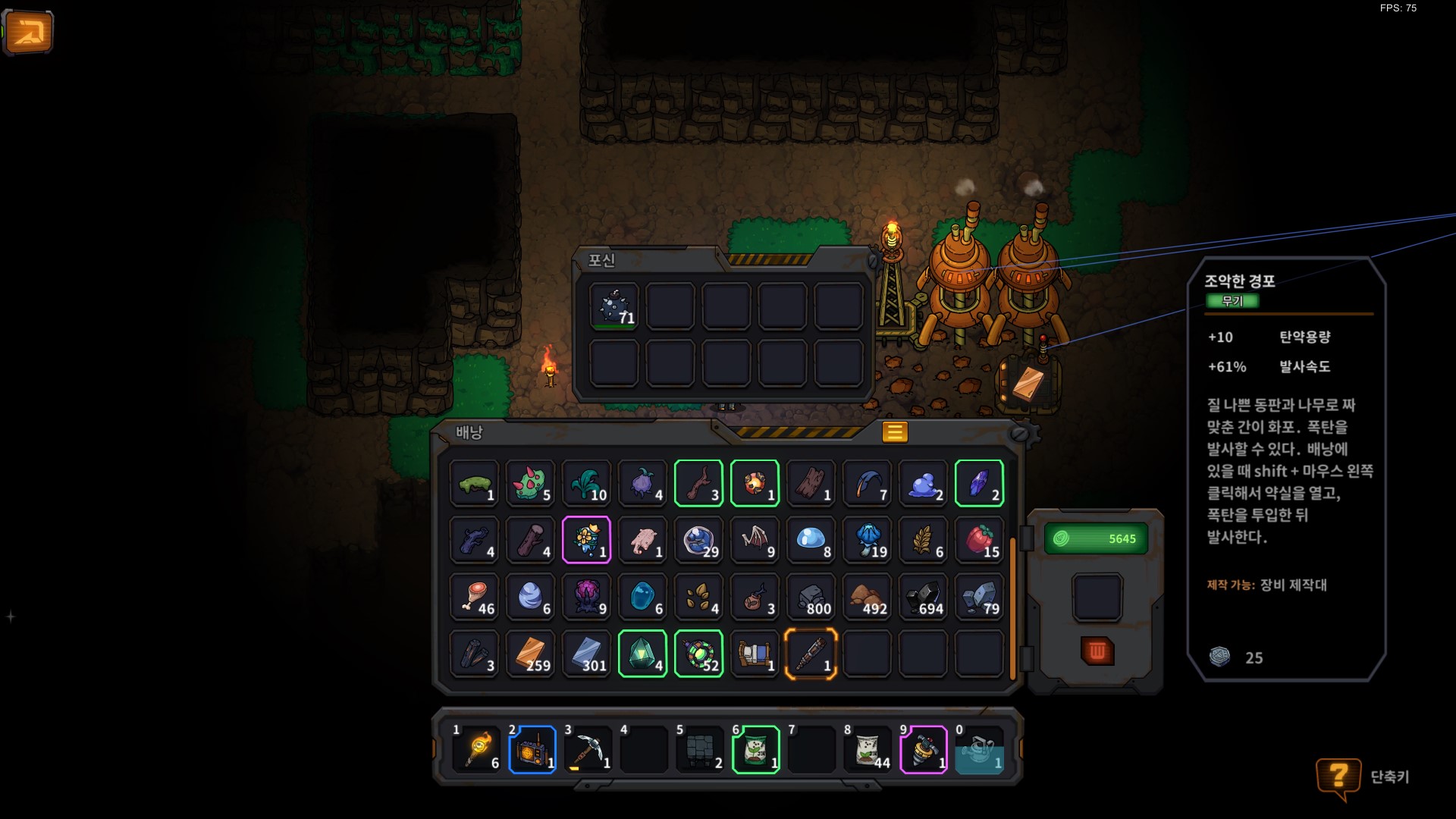The width and height of the screenshot is (1456, 819).
Task: Select the copper ore stack of 492
Action: (x=867, y=598)
